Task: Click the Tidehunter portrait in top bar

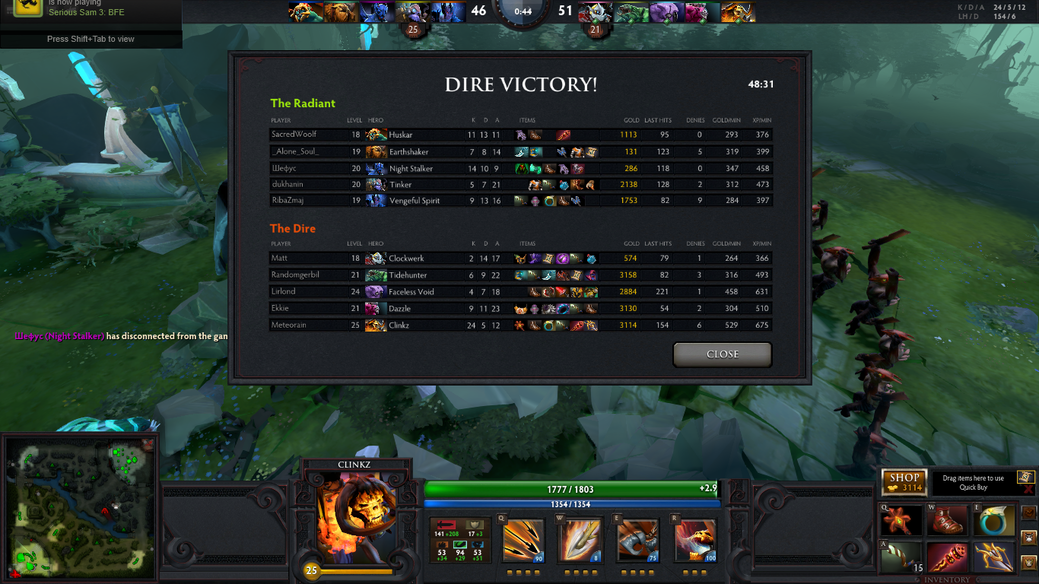Action: point(632,12)
